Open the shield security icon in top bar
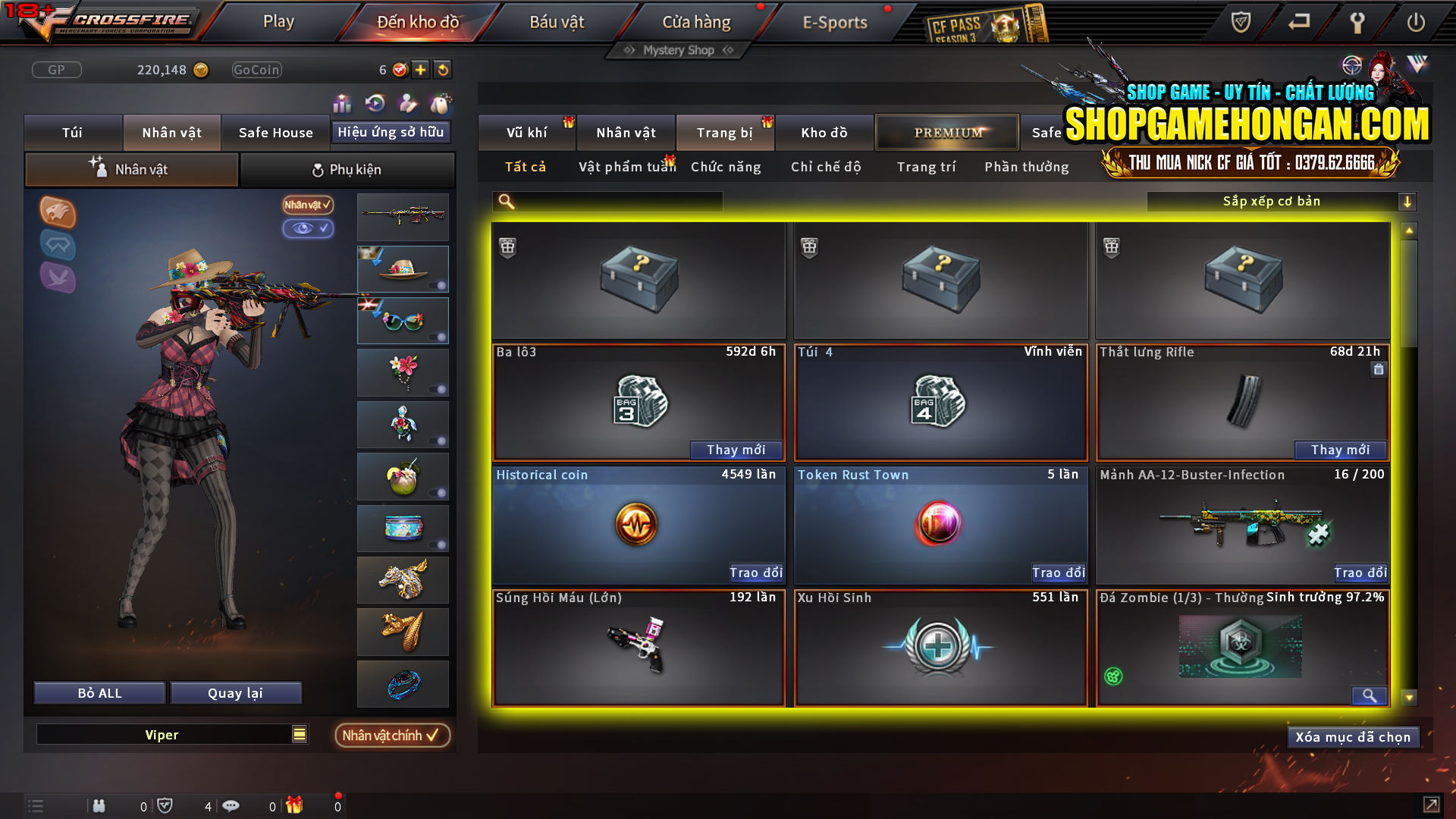 coord(1239,23)
